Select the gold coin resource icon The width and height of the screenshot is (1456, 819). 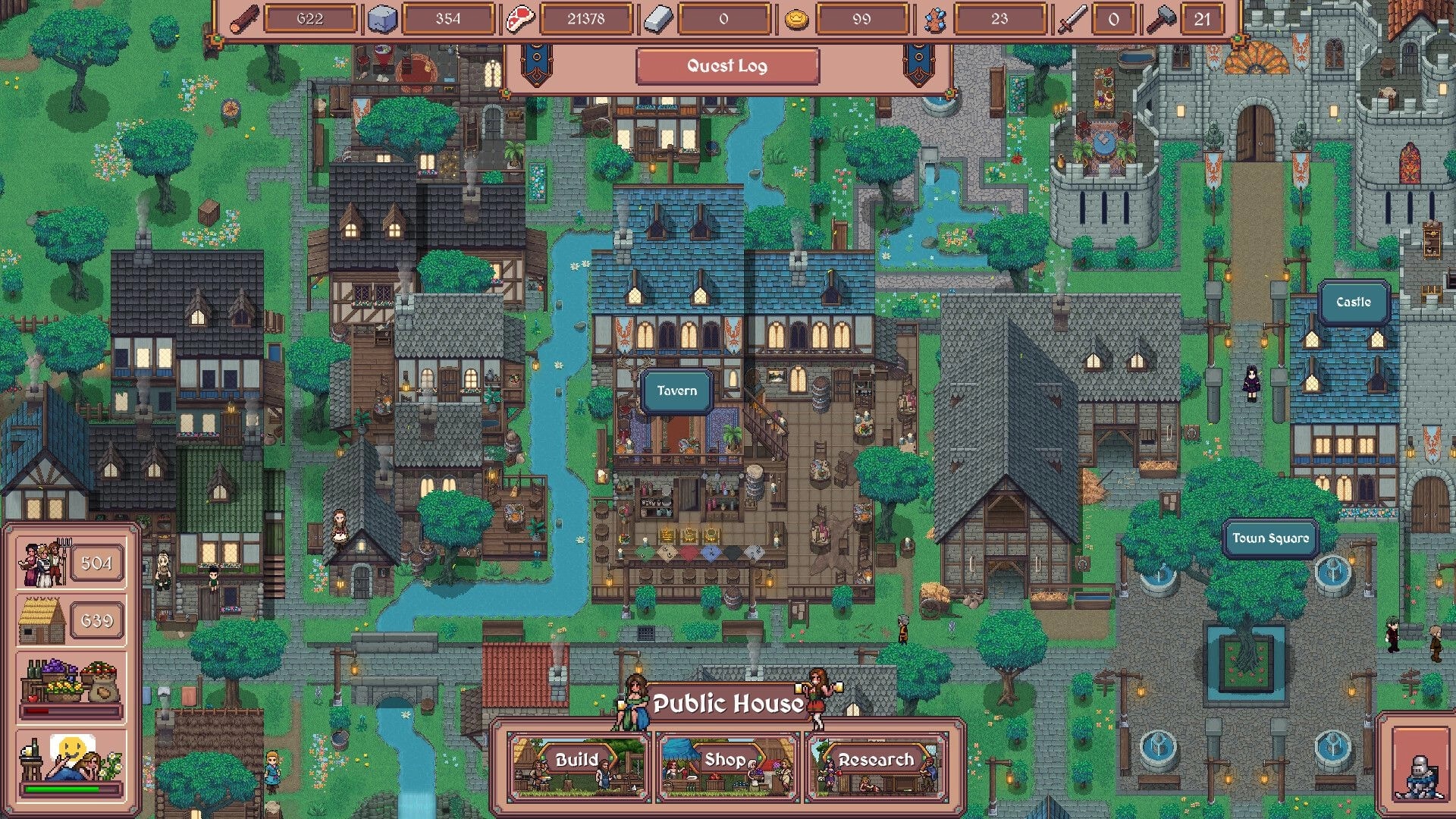pyautogui.click(x=794, y=18)
